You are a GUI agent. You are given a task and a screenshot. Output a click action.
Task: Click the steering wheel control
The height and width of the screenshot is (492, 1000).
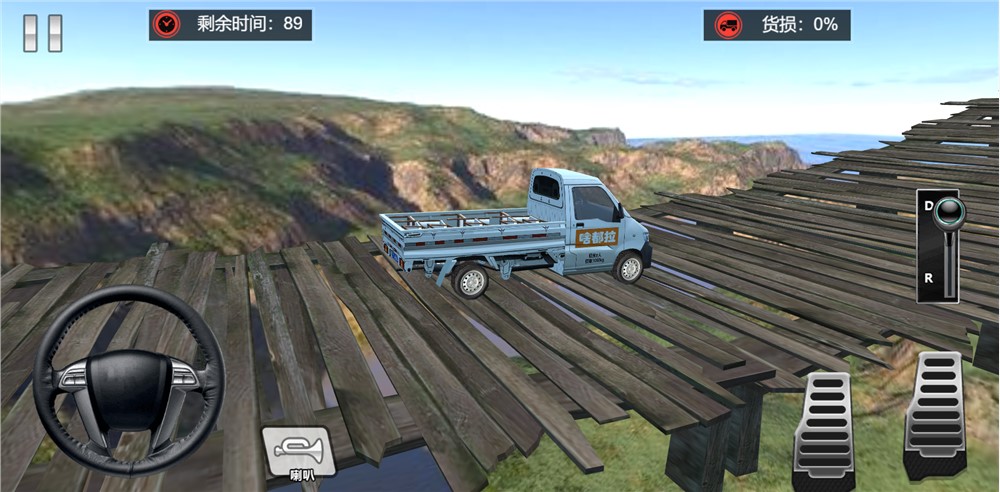click(x=129, y=379)
